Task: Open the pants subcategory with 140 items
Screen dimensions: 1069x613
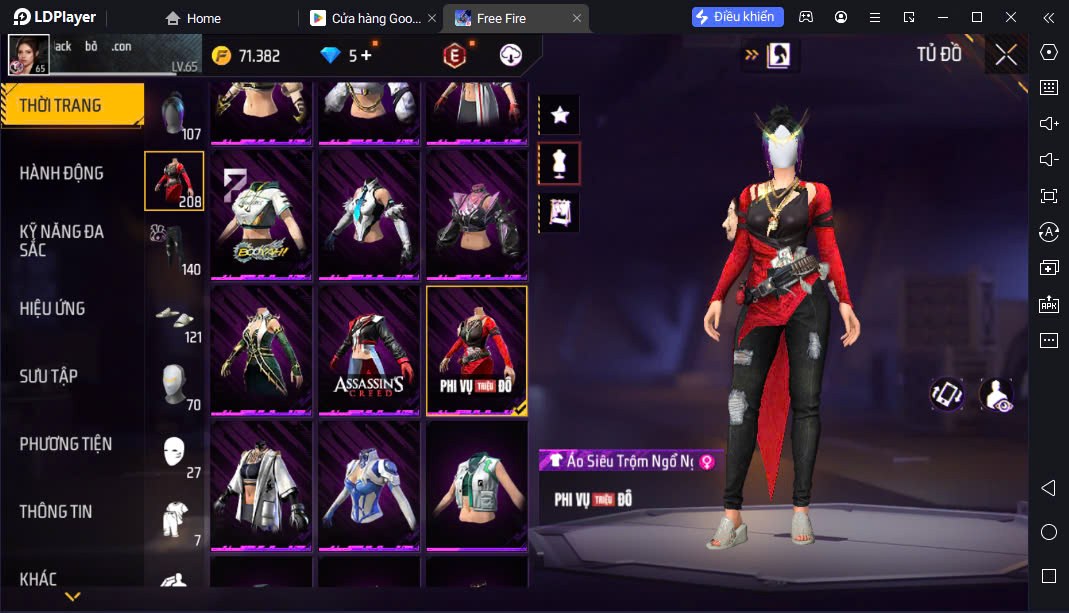Action: coord(174,248)
